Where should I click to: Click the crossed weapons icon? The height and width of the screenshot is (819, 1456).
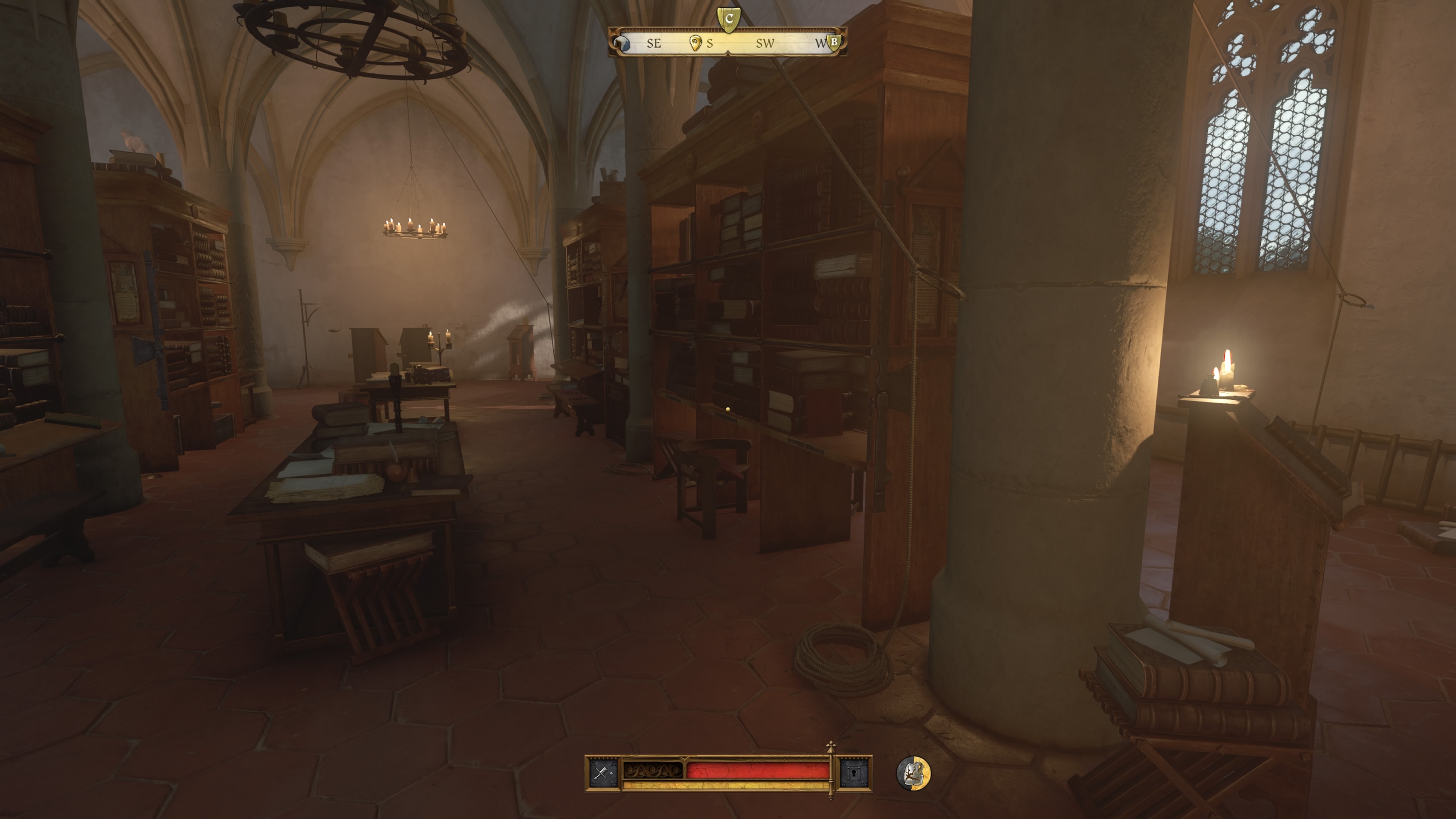(602, 773)
